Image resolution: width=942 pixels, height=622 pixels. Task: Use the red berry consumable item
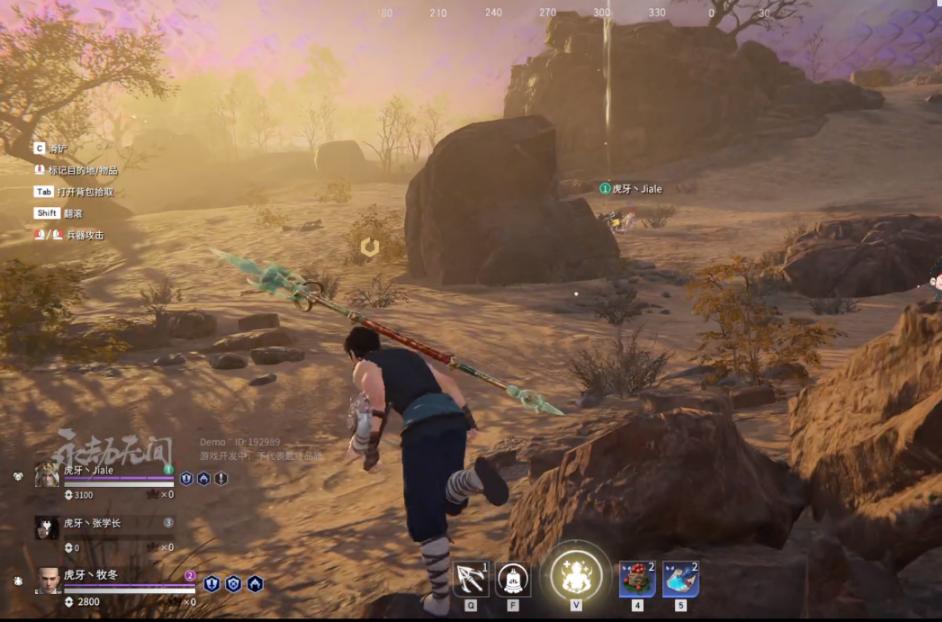click(x=636, y=577)
